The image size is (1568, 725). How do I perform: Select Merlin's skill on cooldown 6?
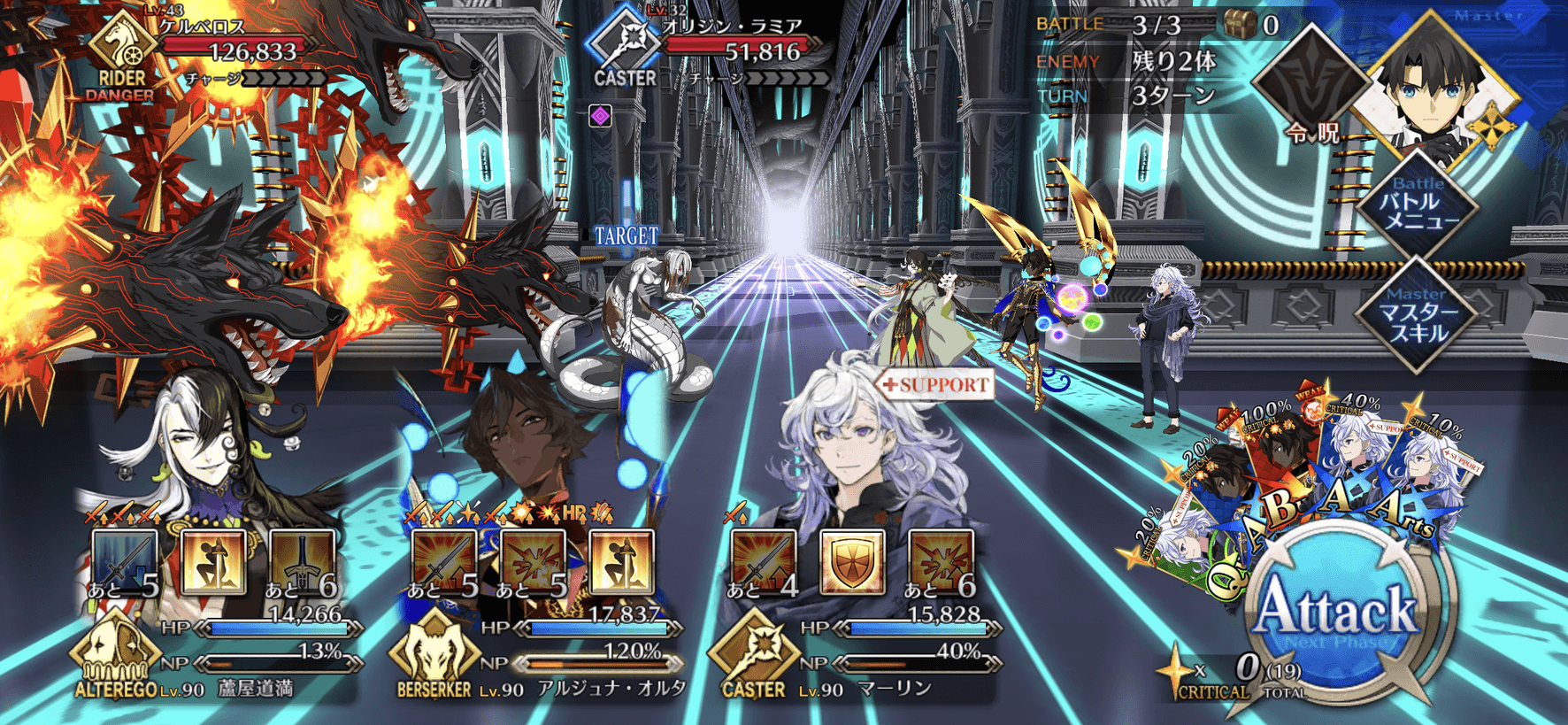pyautogui.click(x=941, y=563)
